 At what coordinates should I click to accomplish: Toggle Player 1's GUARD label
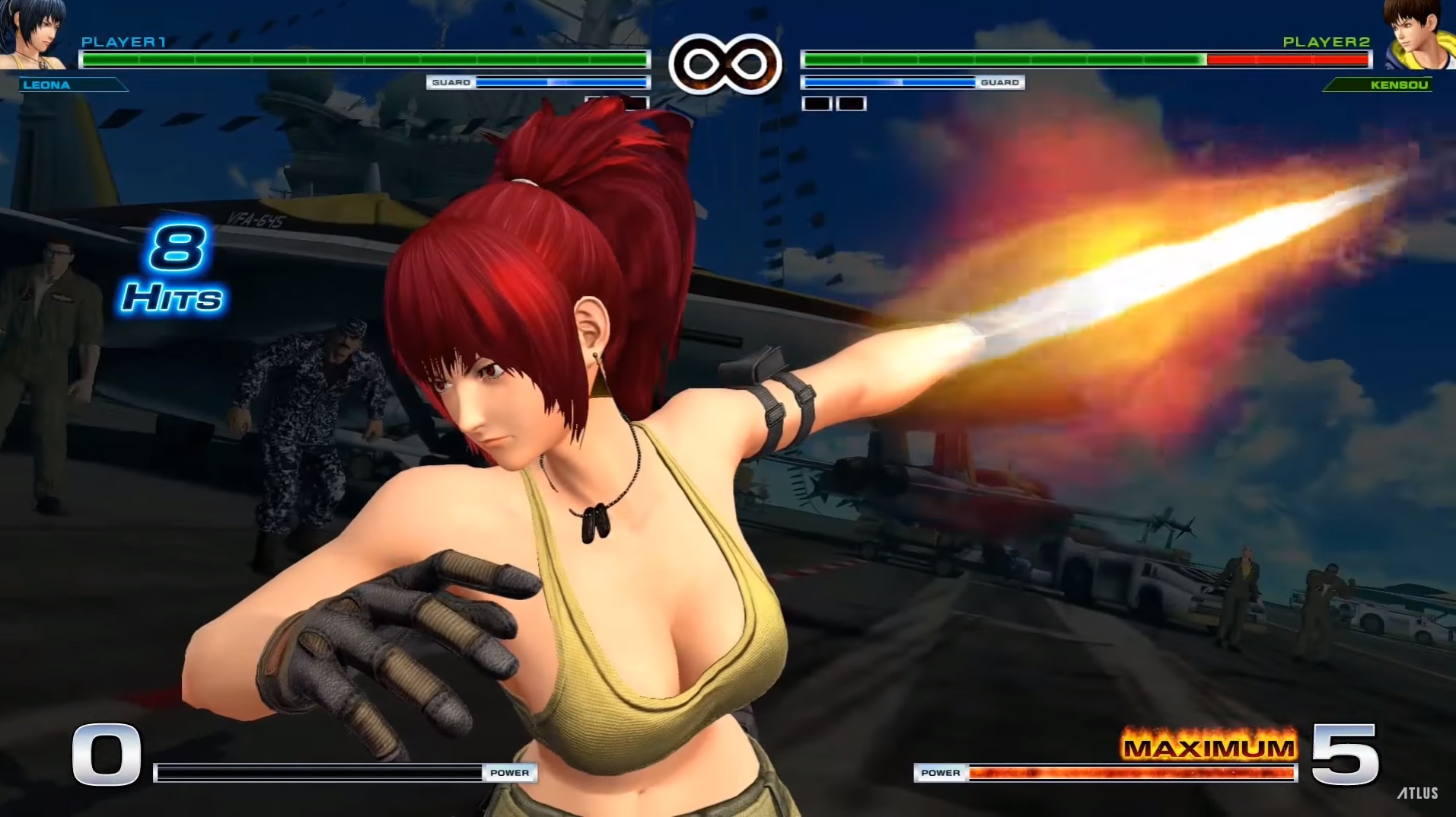coord(451,81)
